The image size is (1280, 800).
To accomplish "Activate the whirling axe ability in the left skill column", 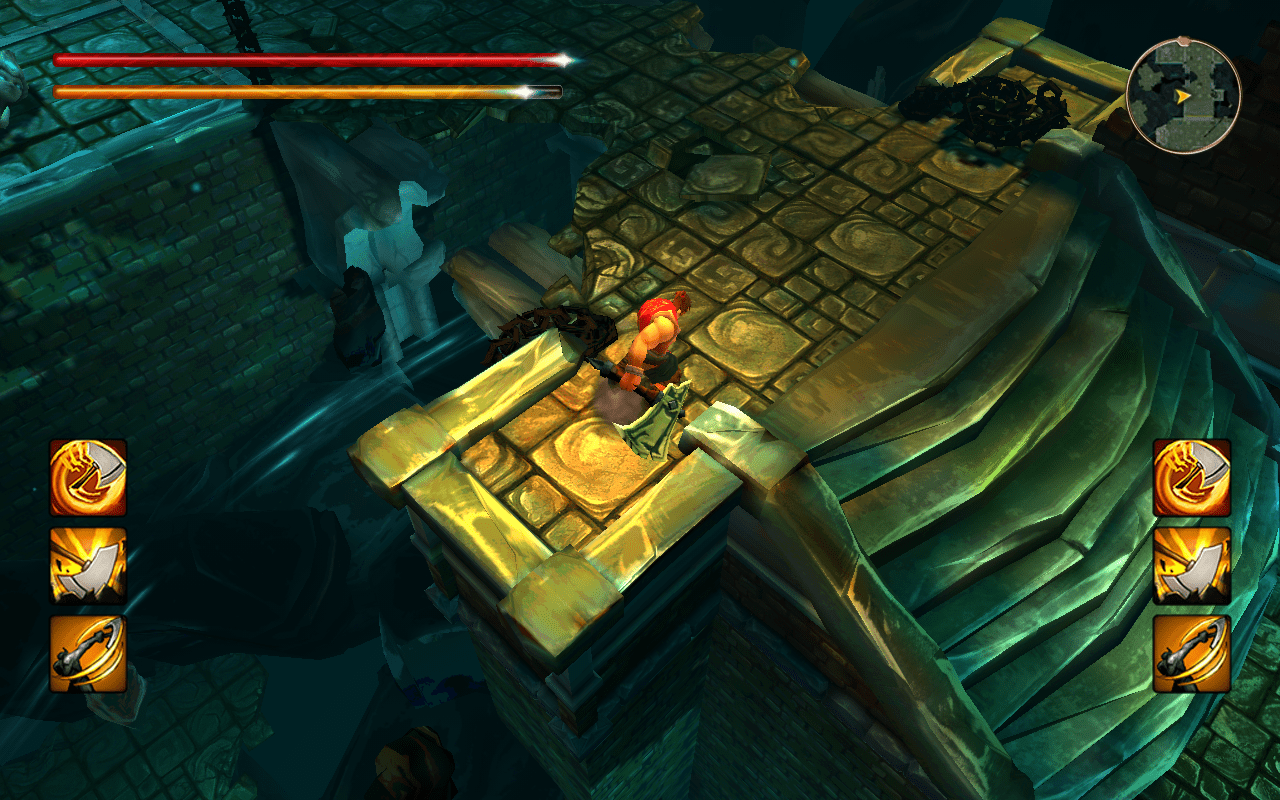I will (88, 478).
